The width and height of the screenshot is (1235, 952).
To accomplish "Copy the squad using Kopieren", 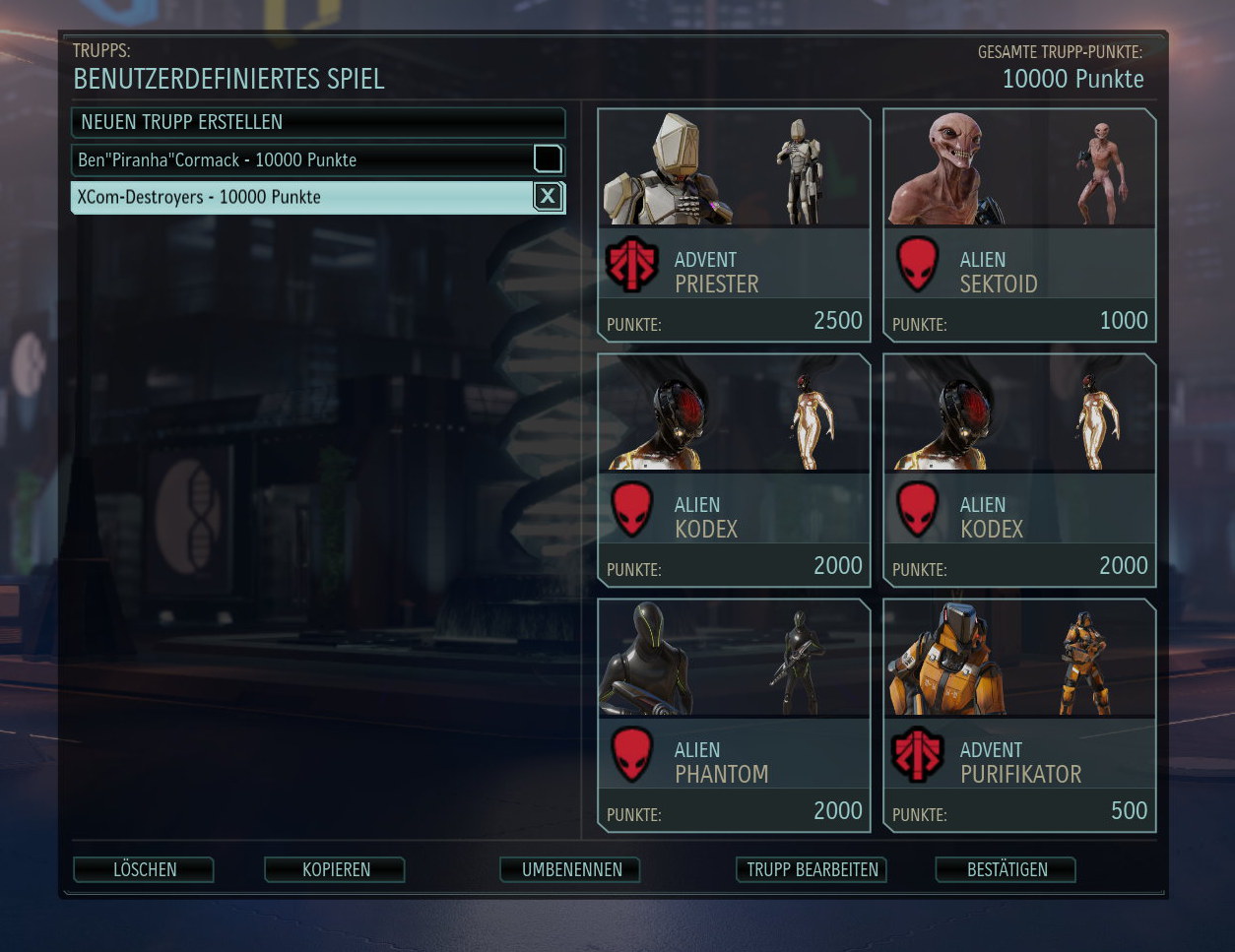I will pyautogui.click(x=335, y=869).
